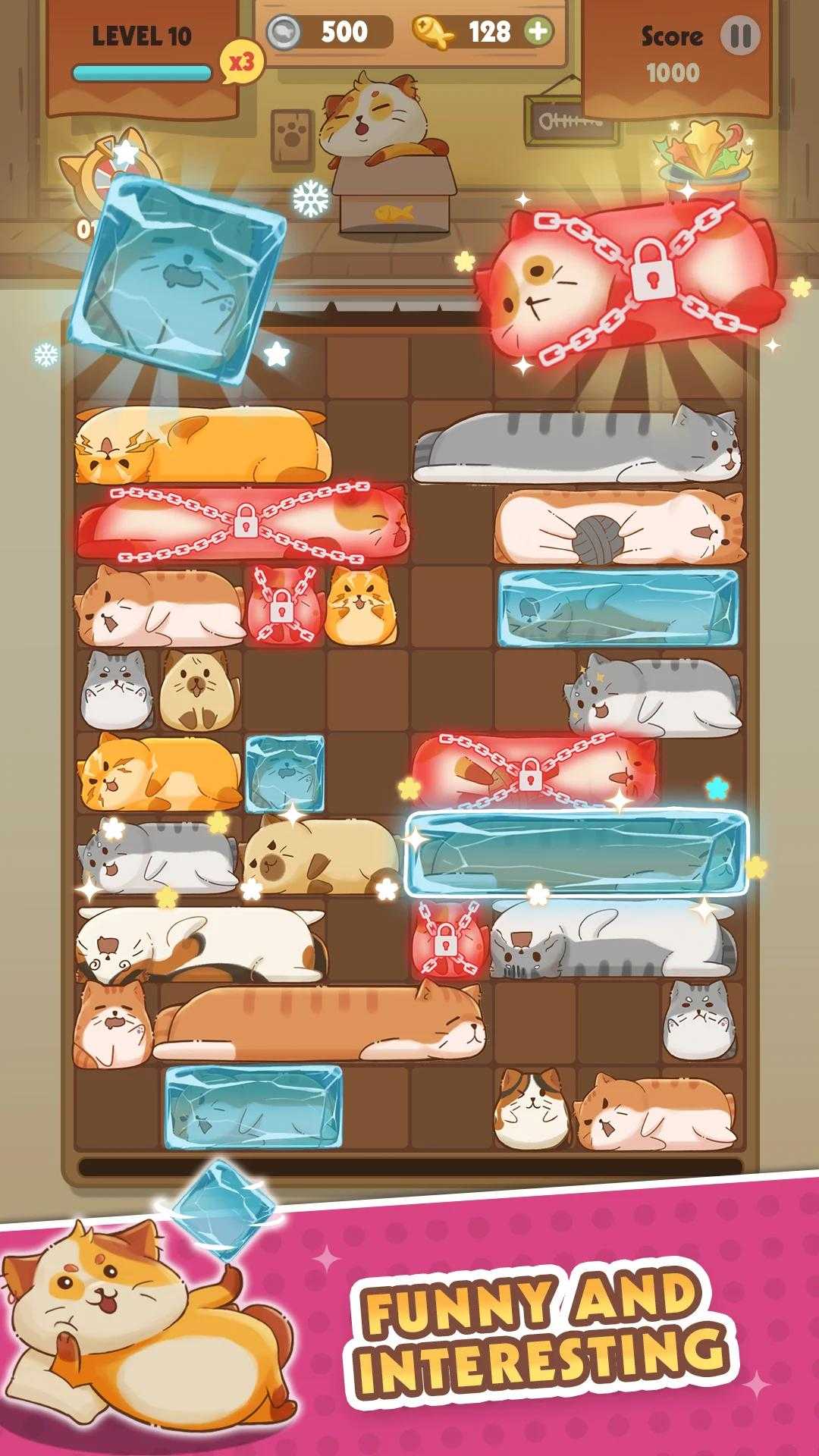Select the single-cell frozen cat ice block
Viewport: 819px width, 1456px height.
pyautogui.click(x=285, y=773)
